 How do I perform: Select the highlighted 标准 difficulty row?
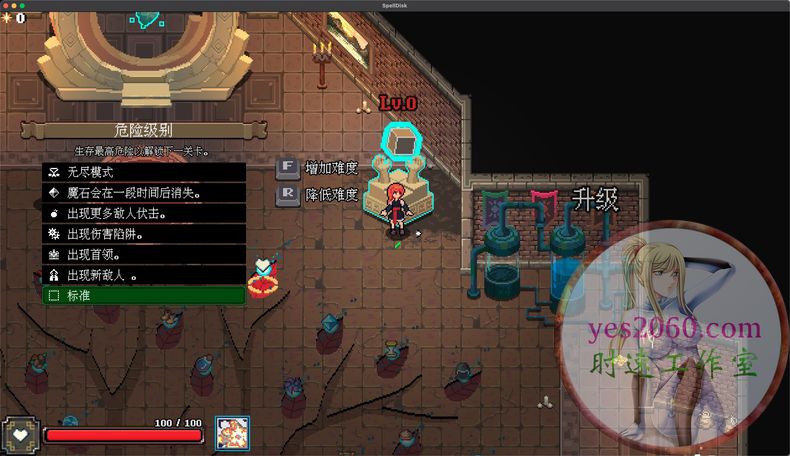[143, 296]
